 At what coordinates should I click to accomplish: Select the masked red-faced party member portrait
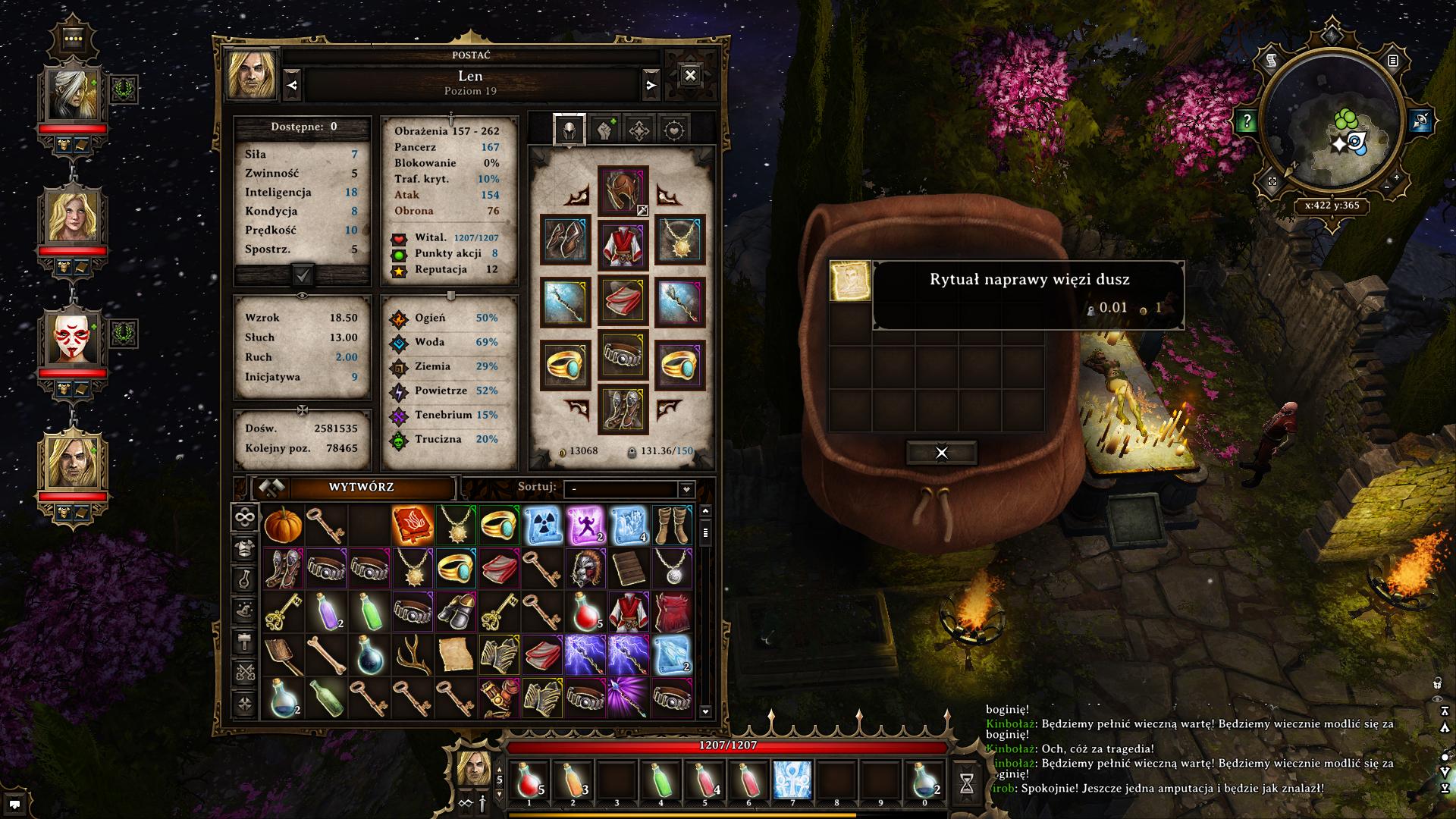[74, 337]
